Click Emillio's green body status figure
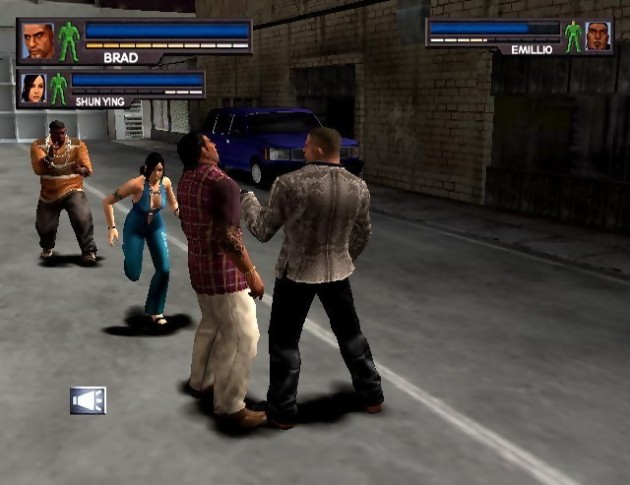The image size is (630, 485). (x=573, y=36)
